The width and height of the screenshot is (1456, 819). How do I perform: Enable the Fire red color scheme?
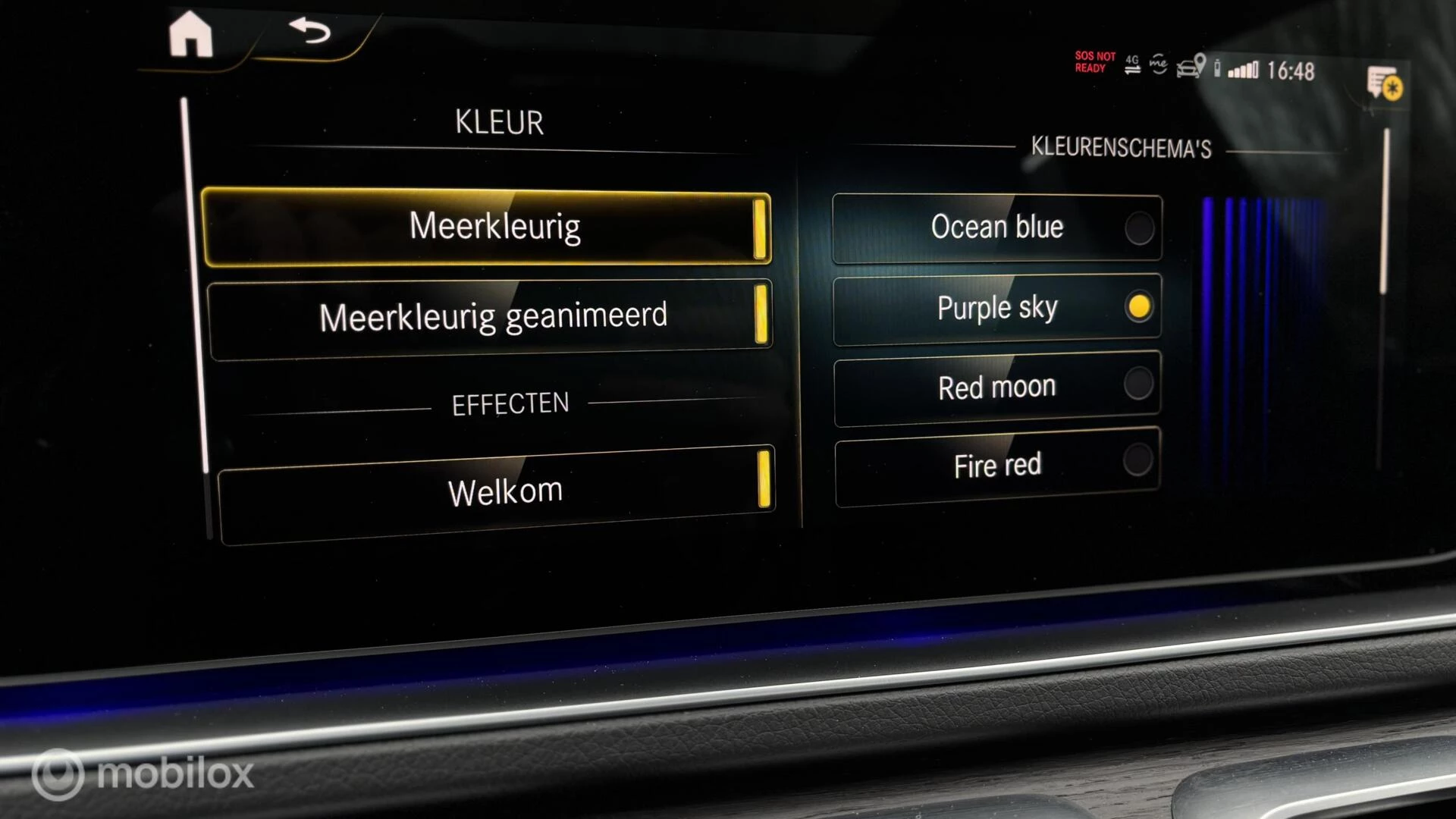tap(996, 465)
